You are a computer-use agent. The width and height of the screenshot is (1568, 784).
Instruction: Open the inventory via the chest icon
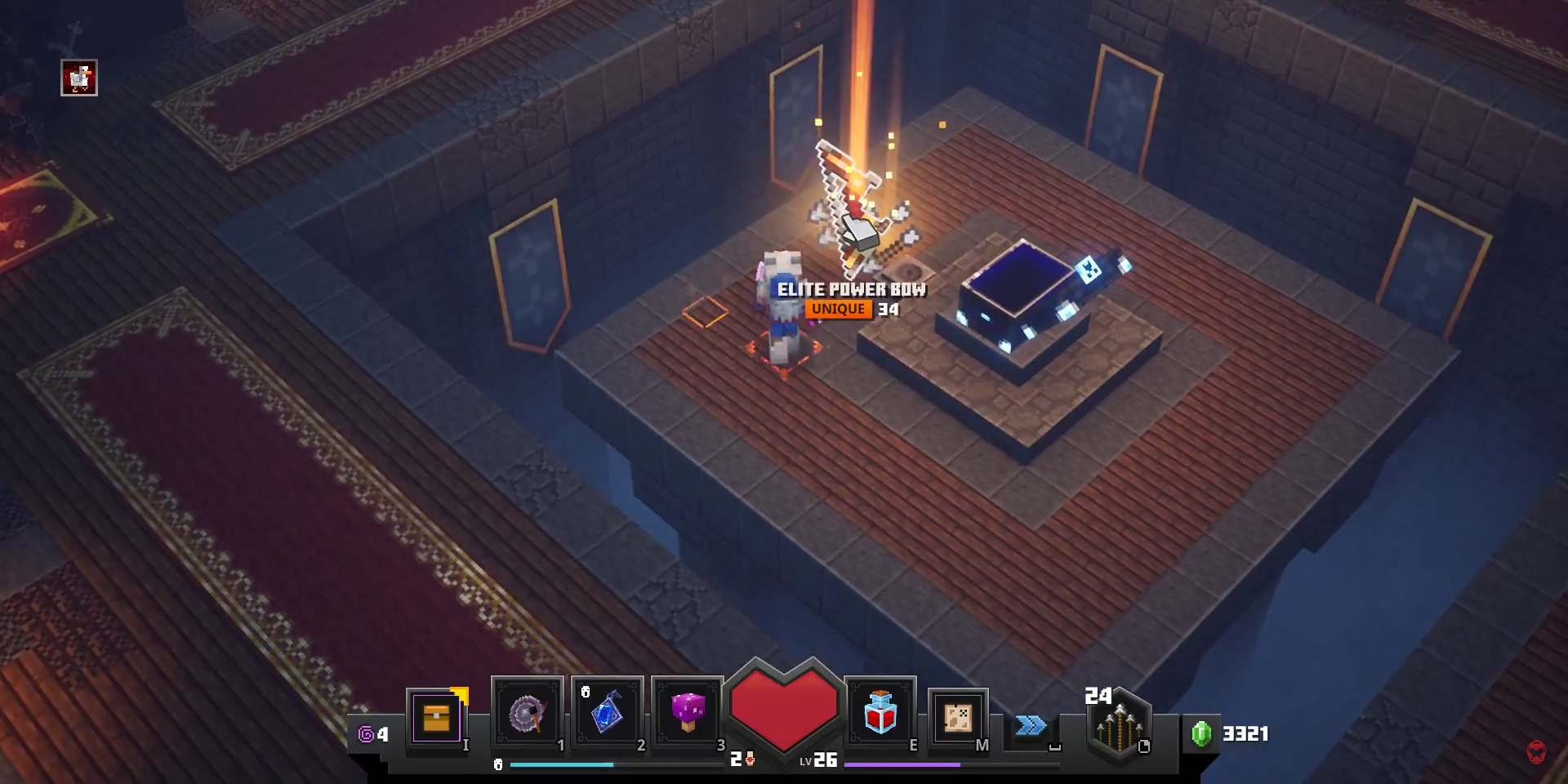click(438, 719)
